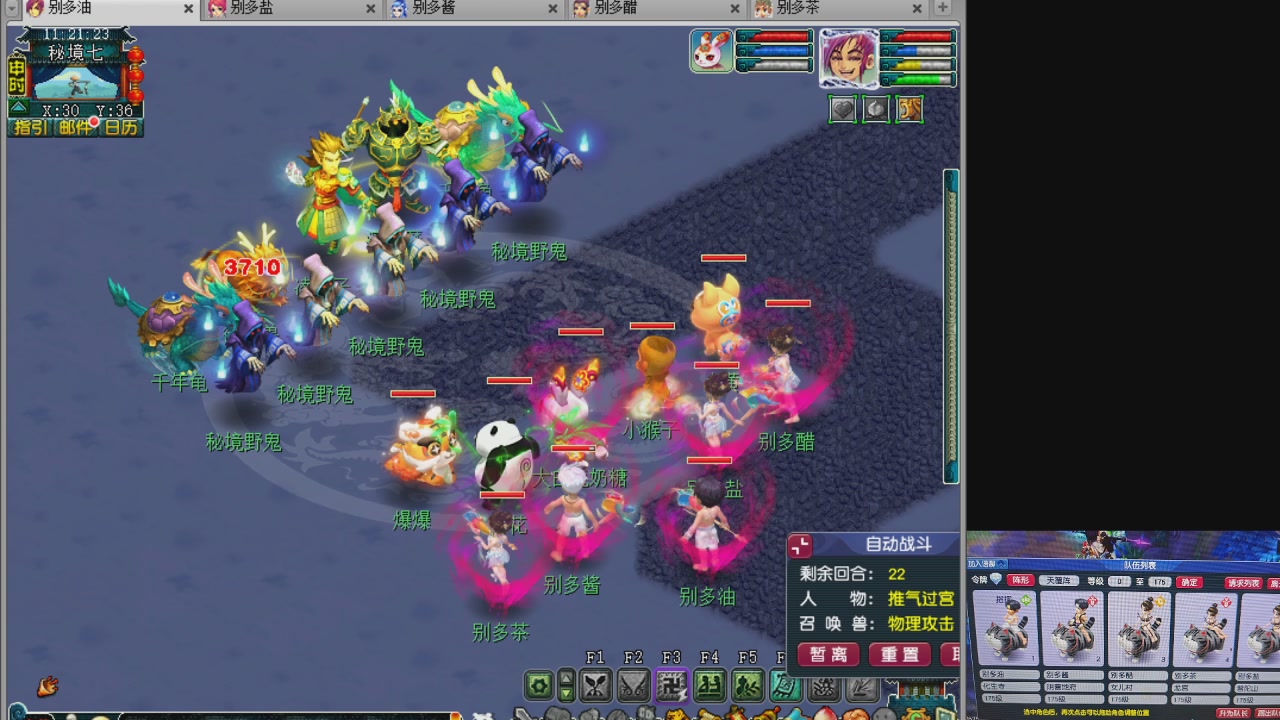Click the teal scroll icon in battle toolbar

(x=786, y=686)
